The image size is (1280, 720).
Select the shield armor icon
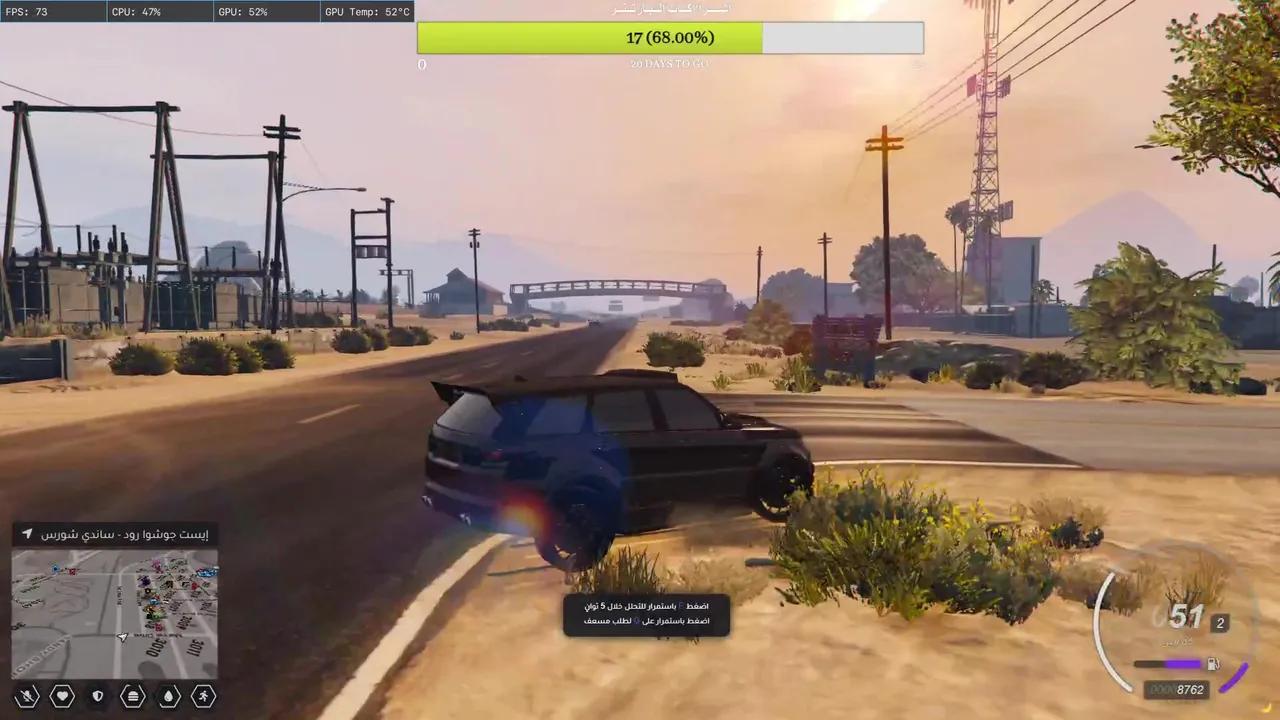click(x=97, y=696)
